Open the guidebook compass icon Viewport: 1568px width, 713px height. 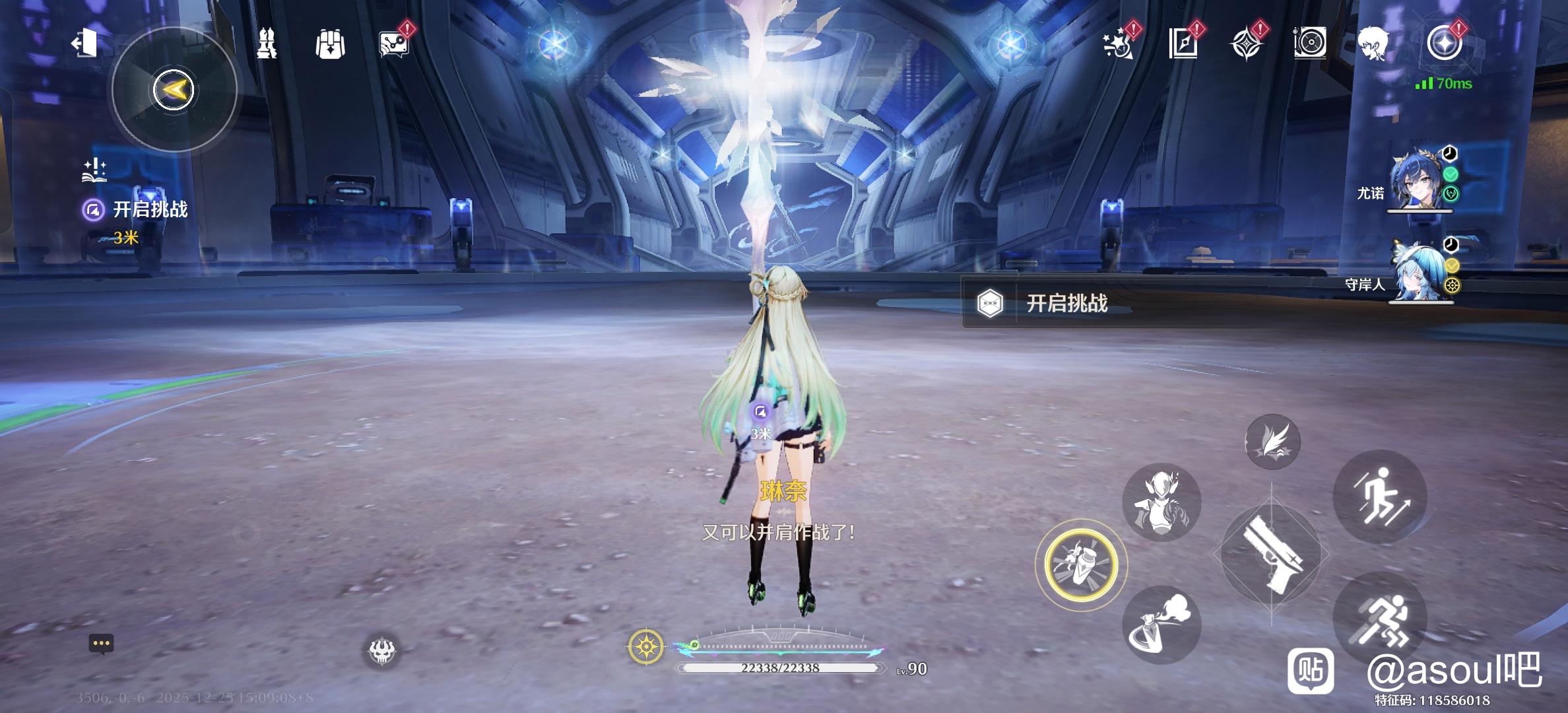click(1183, 44)
